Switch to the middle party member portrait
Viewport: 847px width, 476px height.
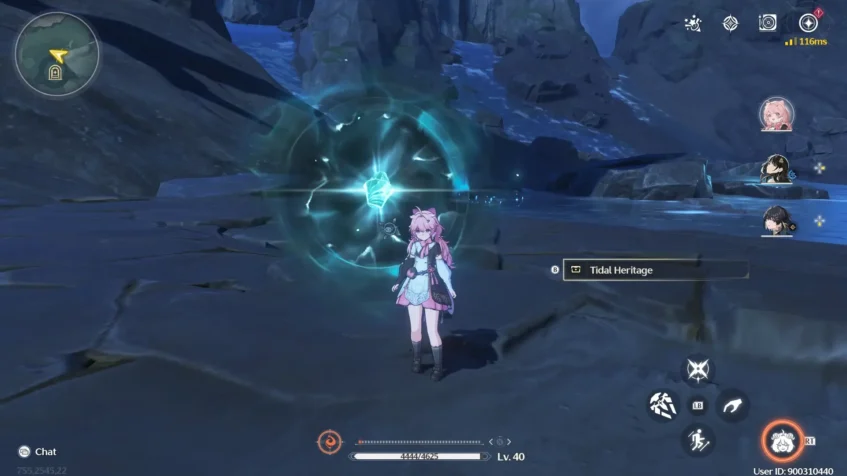(x=776, y=168)
